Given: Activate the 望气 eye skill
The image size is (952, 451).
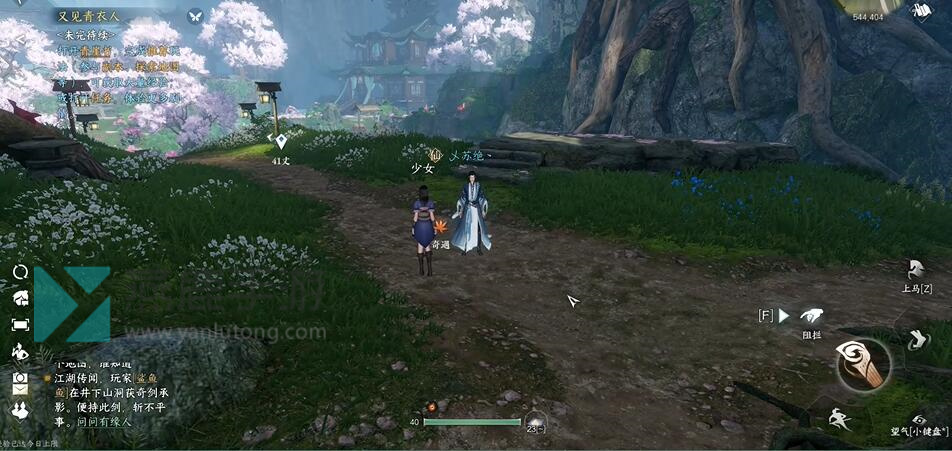Looking at the screenshot, I should click(x=918, y=420).
